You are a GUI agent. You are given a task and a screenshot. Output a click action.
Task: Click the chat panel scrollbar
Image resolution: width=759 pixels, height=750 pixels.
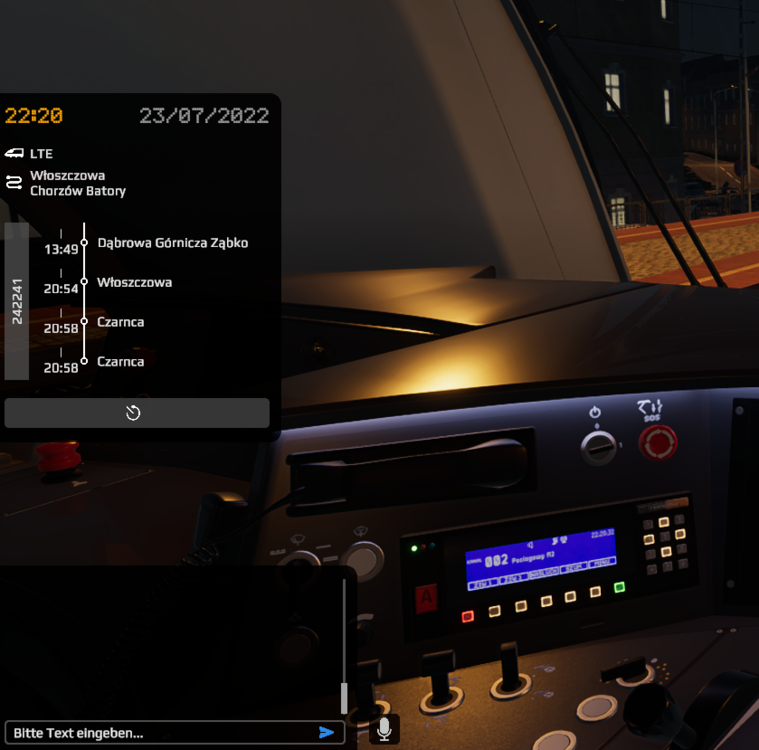tap(344, 696)
